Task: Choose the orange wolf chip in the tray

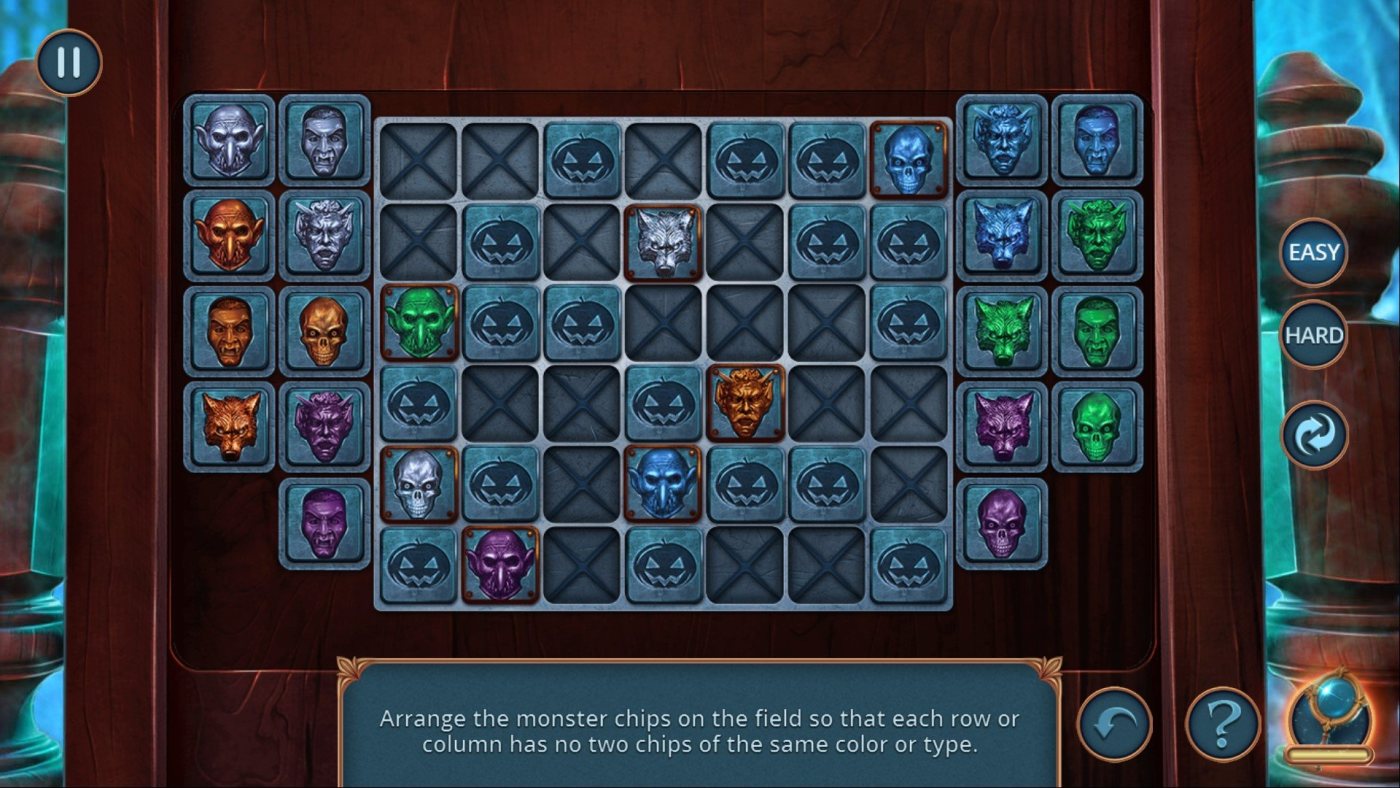Action: (x=229, y=426)
